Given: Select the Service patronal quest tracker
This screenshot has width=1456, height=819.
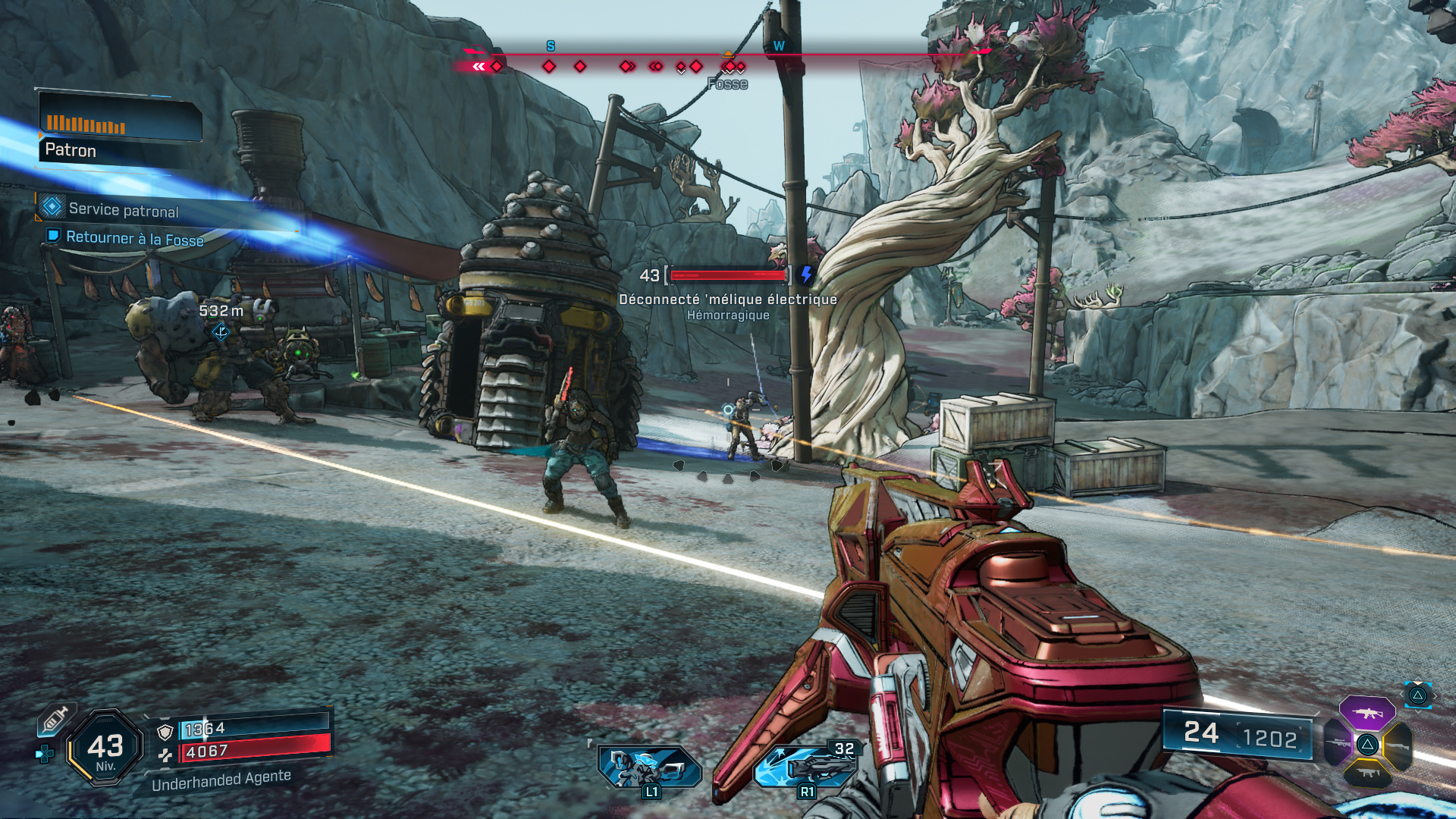Looking at the screenshot, I should point(124,210).
